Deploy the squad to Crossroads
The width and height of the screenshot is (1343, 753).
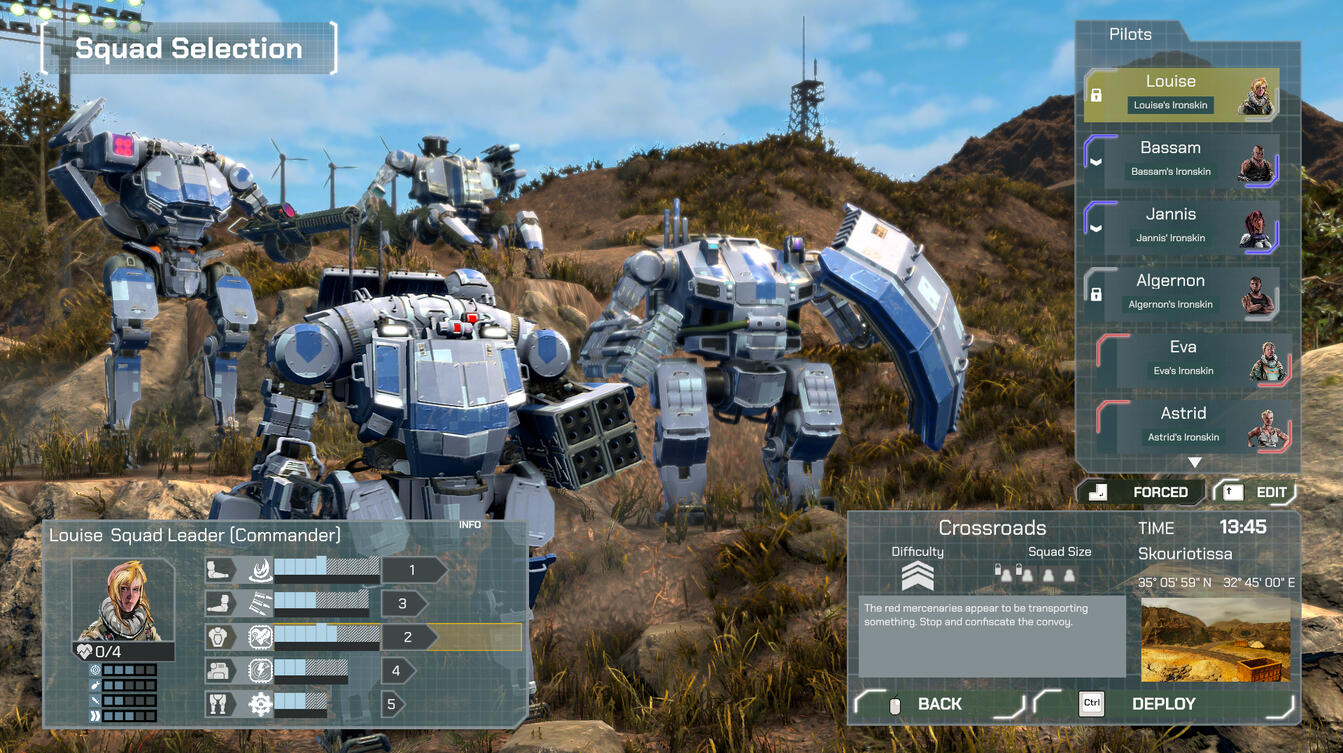point(1163,704)
